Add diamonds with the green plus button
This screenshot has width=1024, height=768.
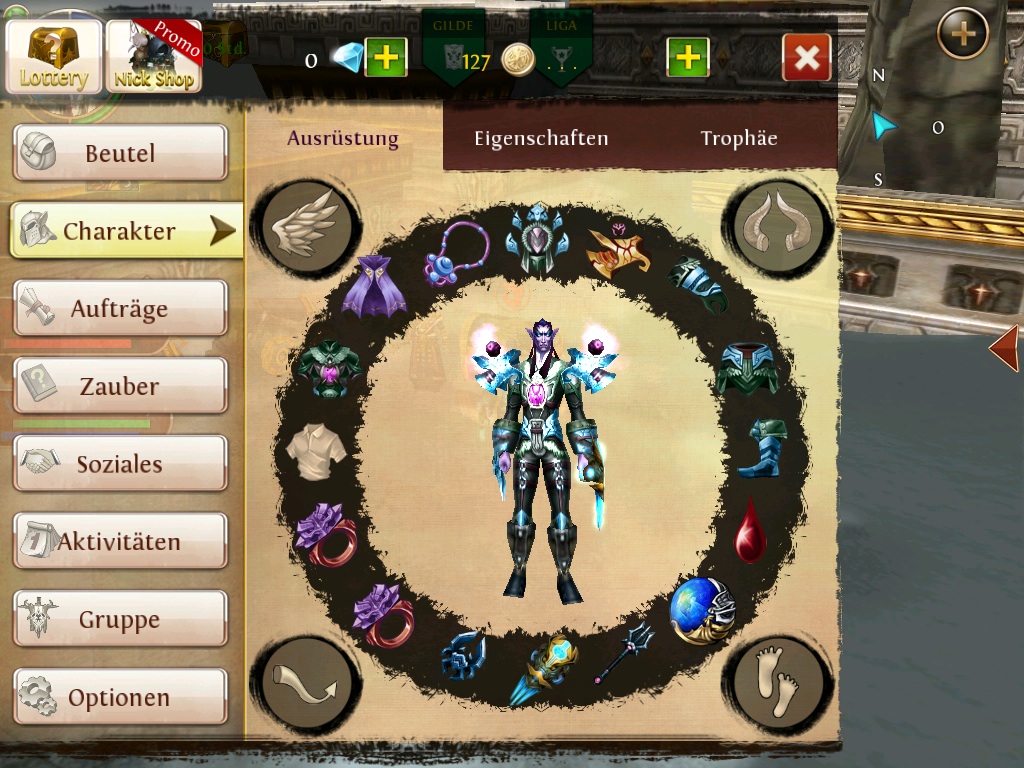(x=385, y=58)
